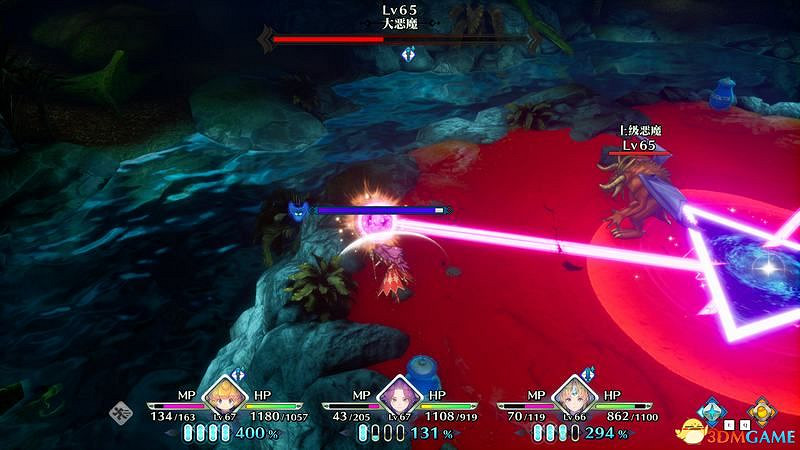Open the blue diamond shortcut icon
This screenshot has width=800, height=450.
click(712, 411)
